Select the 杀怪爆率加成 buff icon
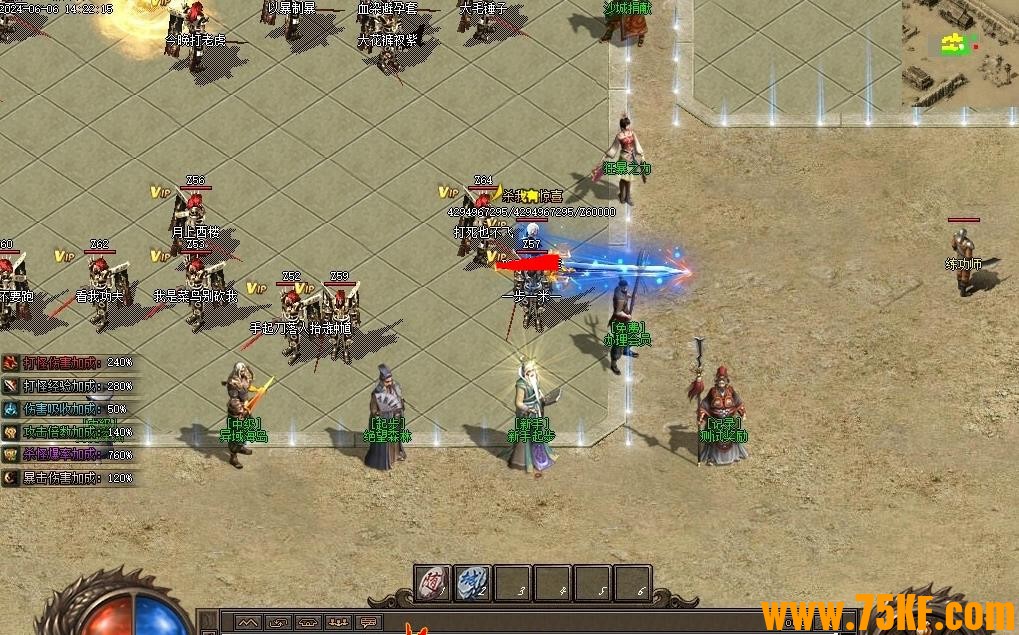Image resolution: width=1019 pixels, height=635 pixels. [x=10, y=455]
